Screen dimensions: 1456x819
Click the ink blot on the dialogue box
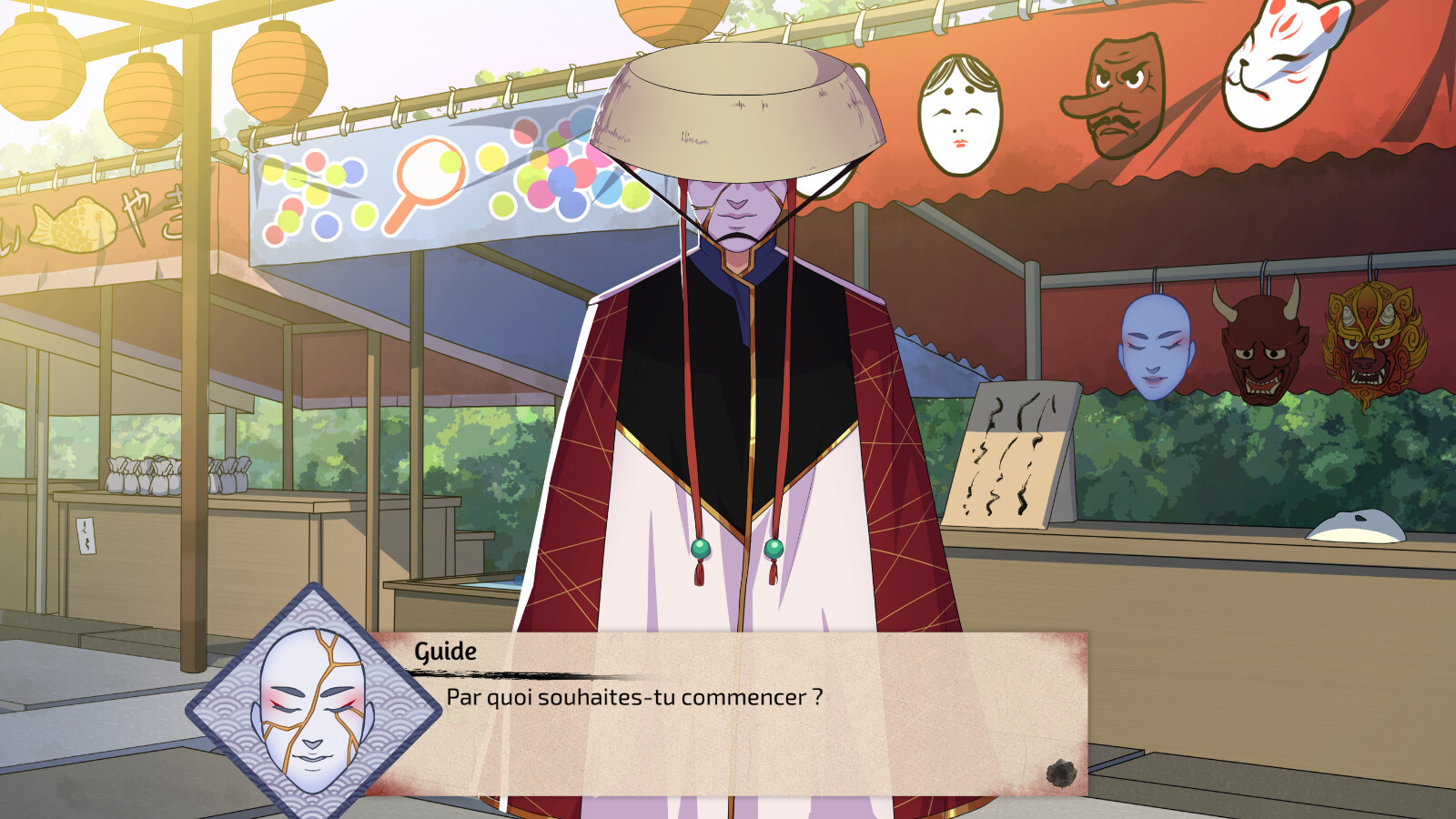[1058, 773]
